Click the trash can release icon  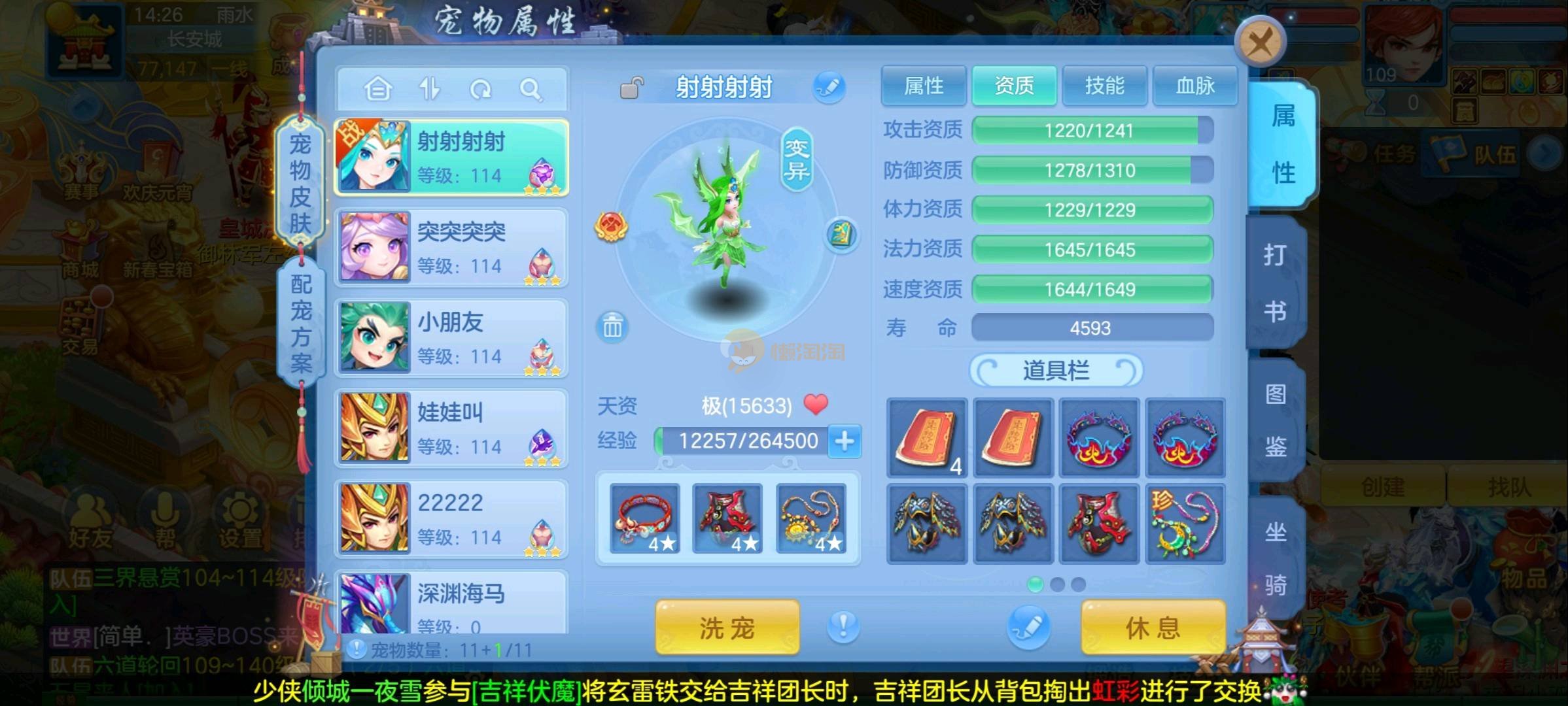coord(612,326)
